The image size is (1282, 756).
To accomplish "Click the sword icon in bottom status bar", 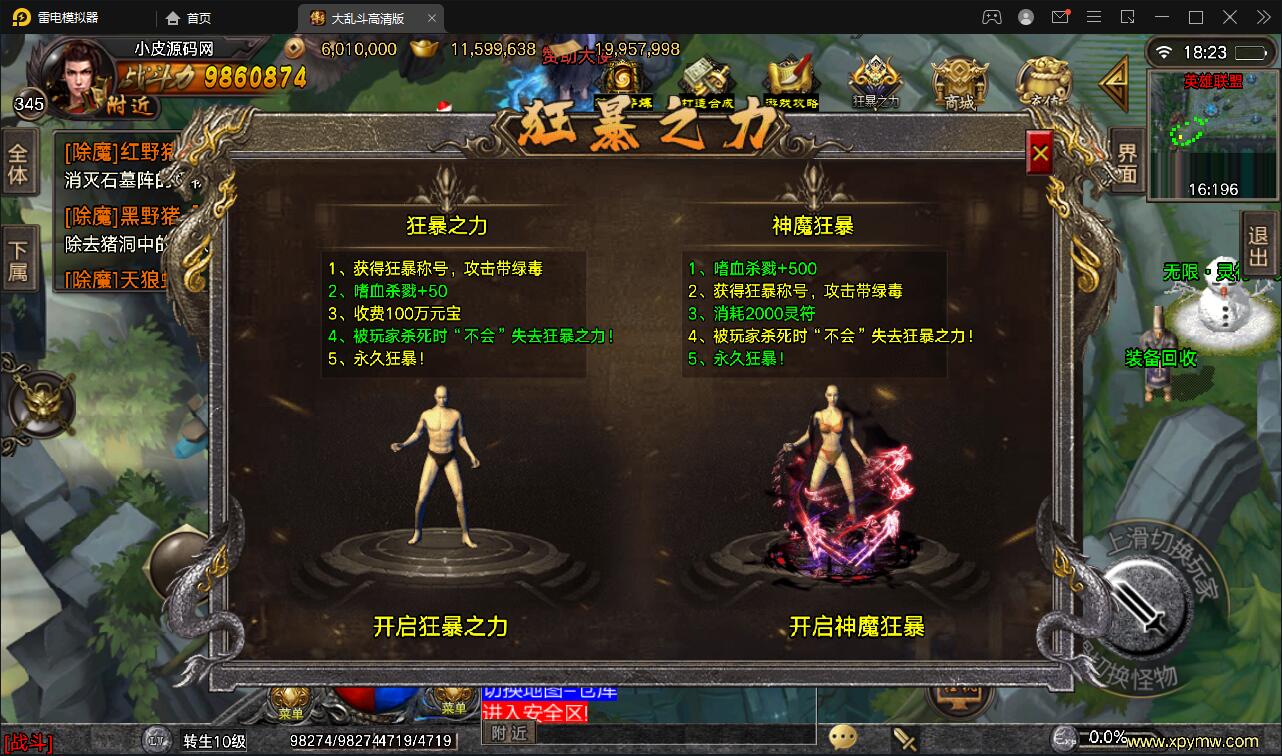I will pyautogui.click(x=906, y=737).
